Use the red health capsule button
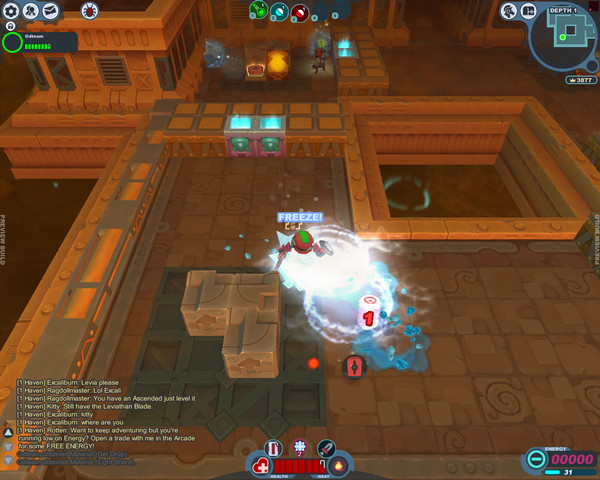Image resolution: width=600 pixels, height=480 pixels. pyautogui.click(x=261, y=466)
